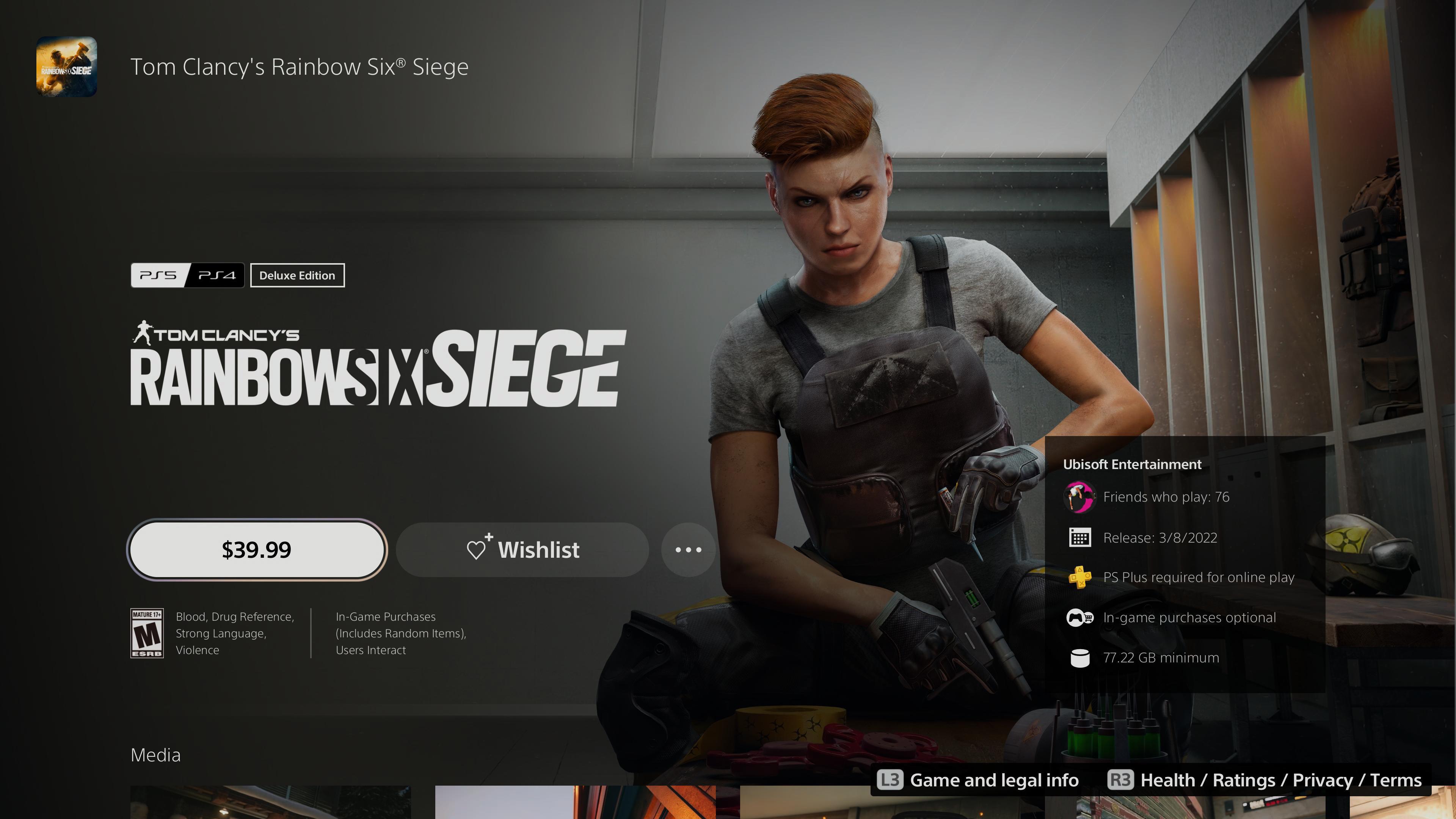This screenshot has height=819, width=1456.
Task: Select the Friends who play icon
Action: [x=1080, y=497]
